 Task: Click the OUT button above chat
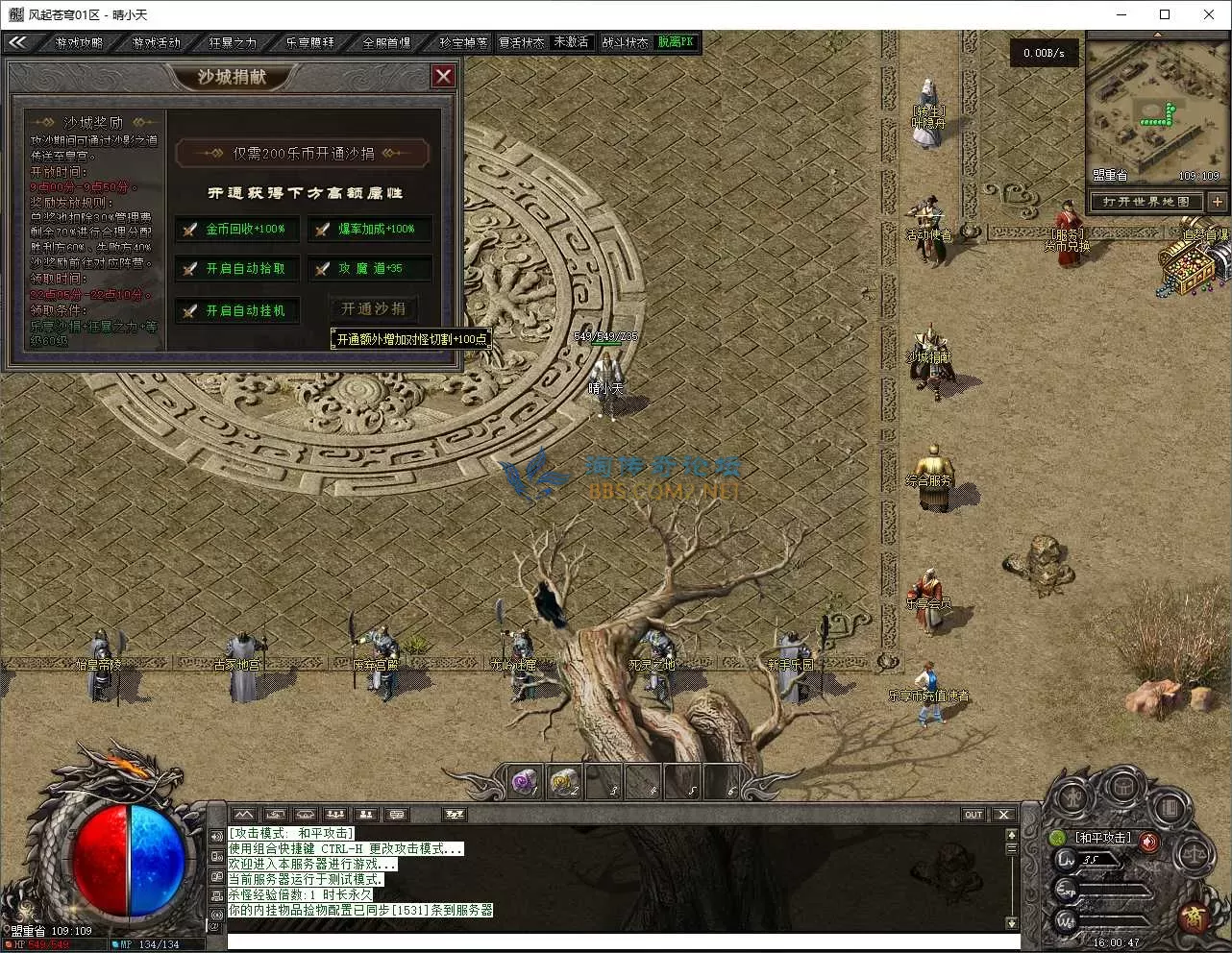[x=973, y=815]
